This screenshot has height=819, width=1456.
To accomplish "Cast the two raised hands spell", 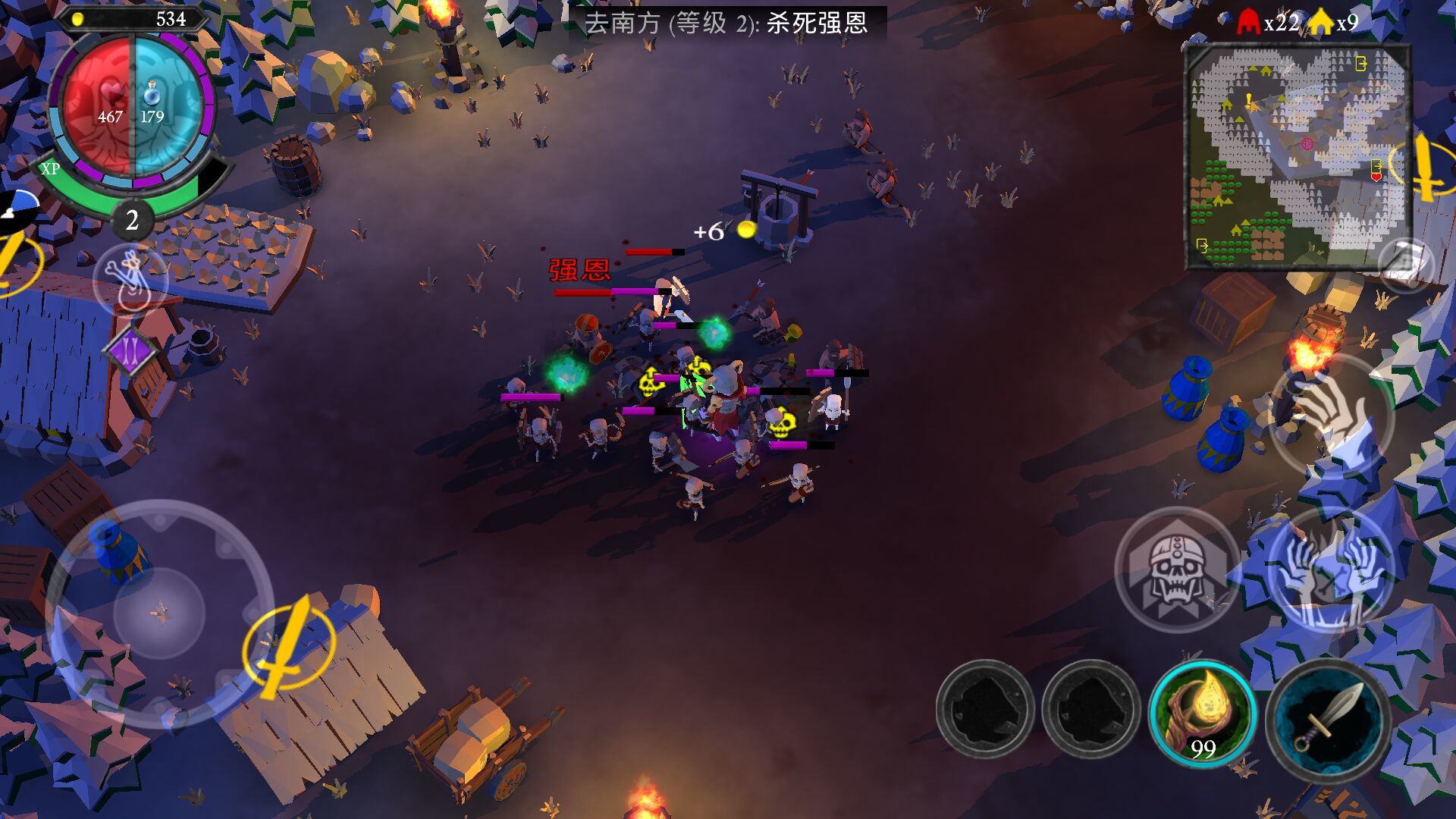I will (x=1331, y=570).
